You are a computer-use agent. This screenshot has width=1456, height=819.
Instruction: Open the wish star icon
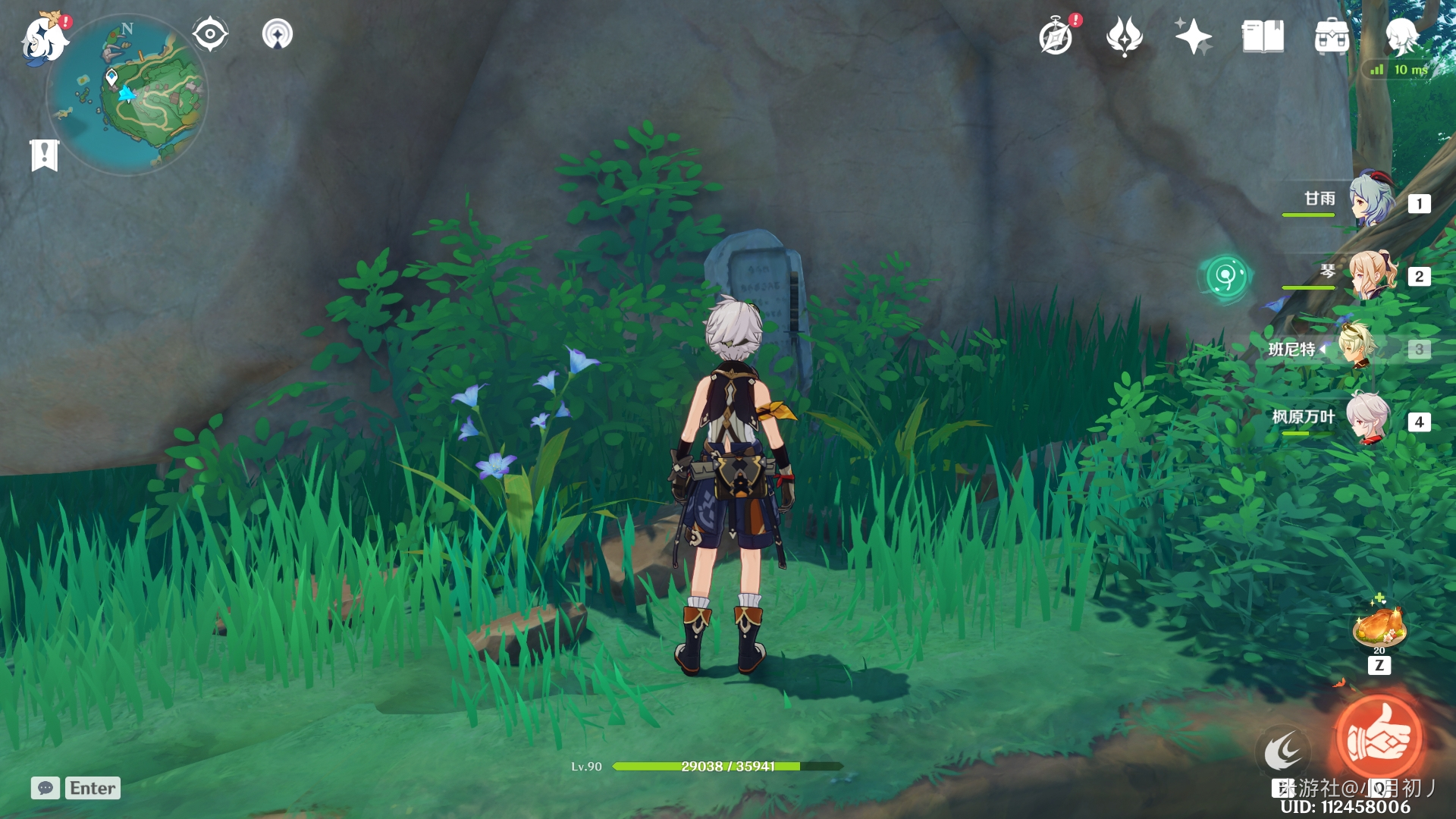1193,36
